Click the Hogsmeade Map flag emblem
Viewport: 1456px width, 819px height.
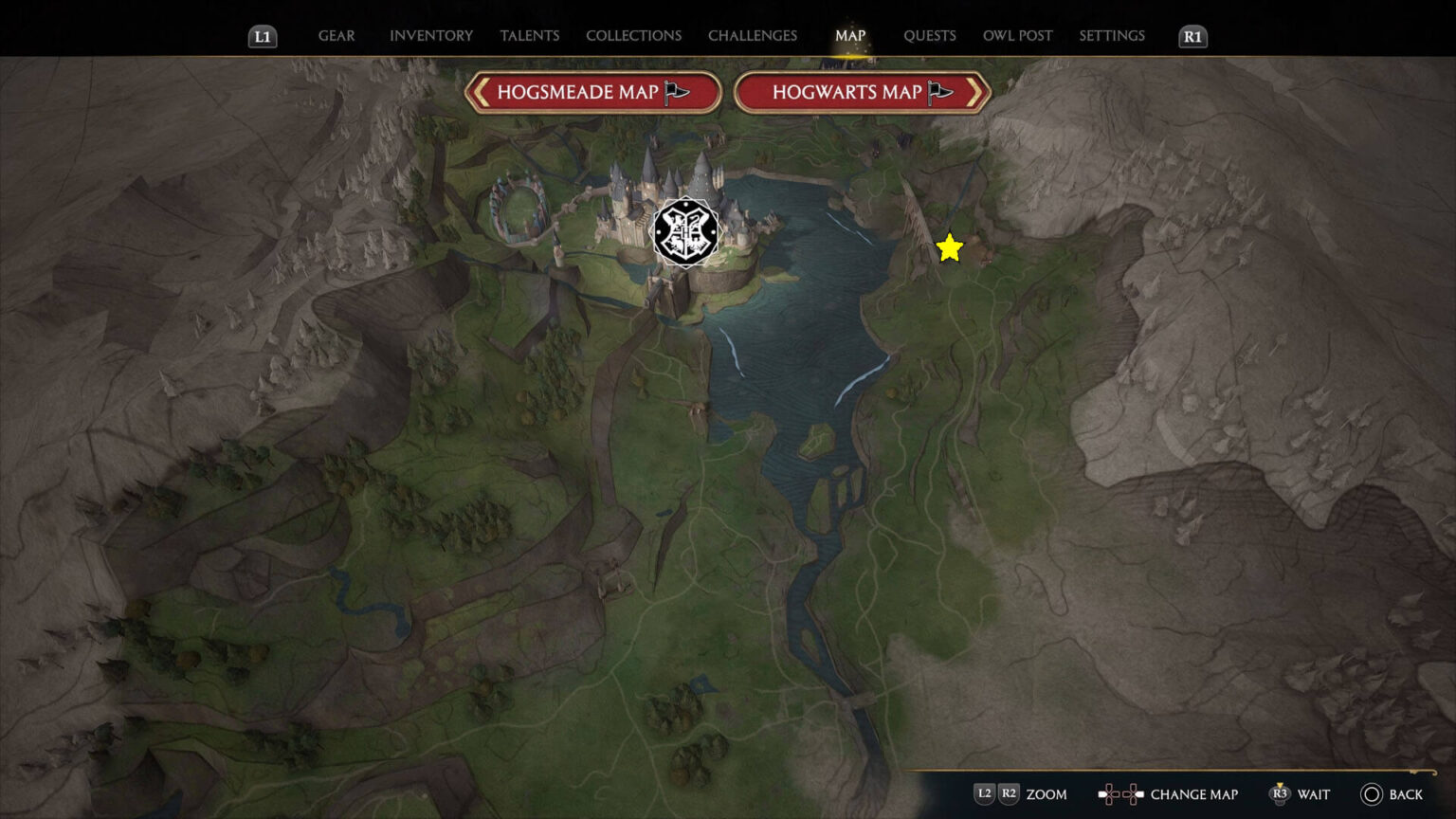coord(675,93)
